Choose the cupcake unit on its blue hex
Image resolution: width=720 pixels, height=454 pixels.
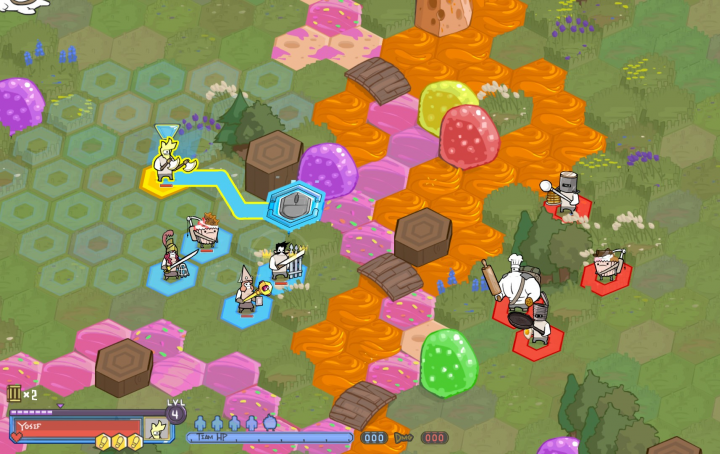(x=207, y=232)
